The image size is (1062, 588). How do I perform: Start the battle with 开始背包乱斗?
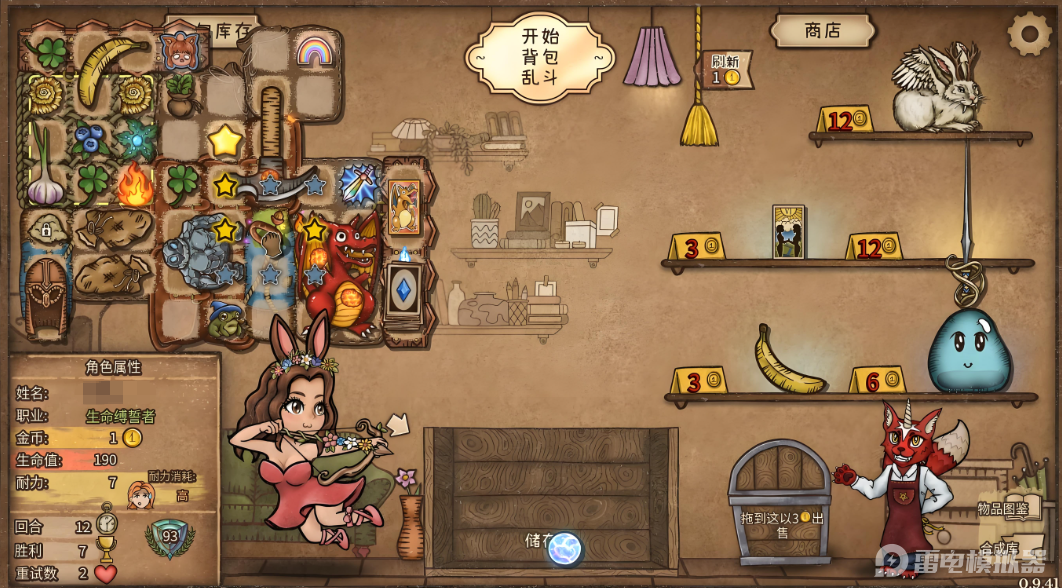[539, 55]
